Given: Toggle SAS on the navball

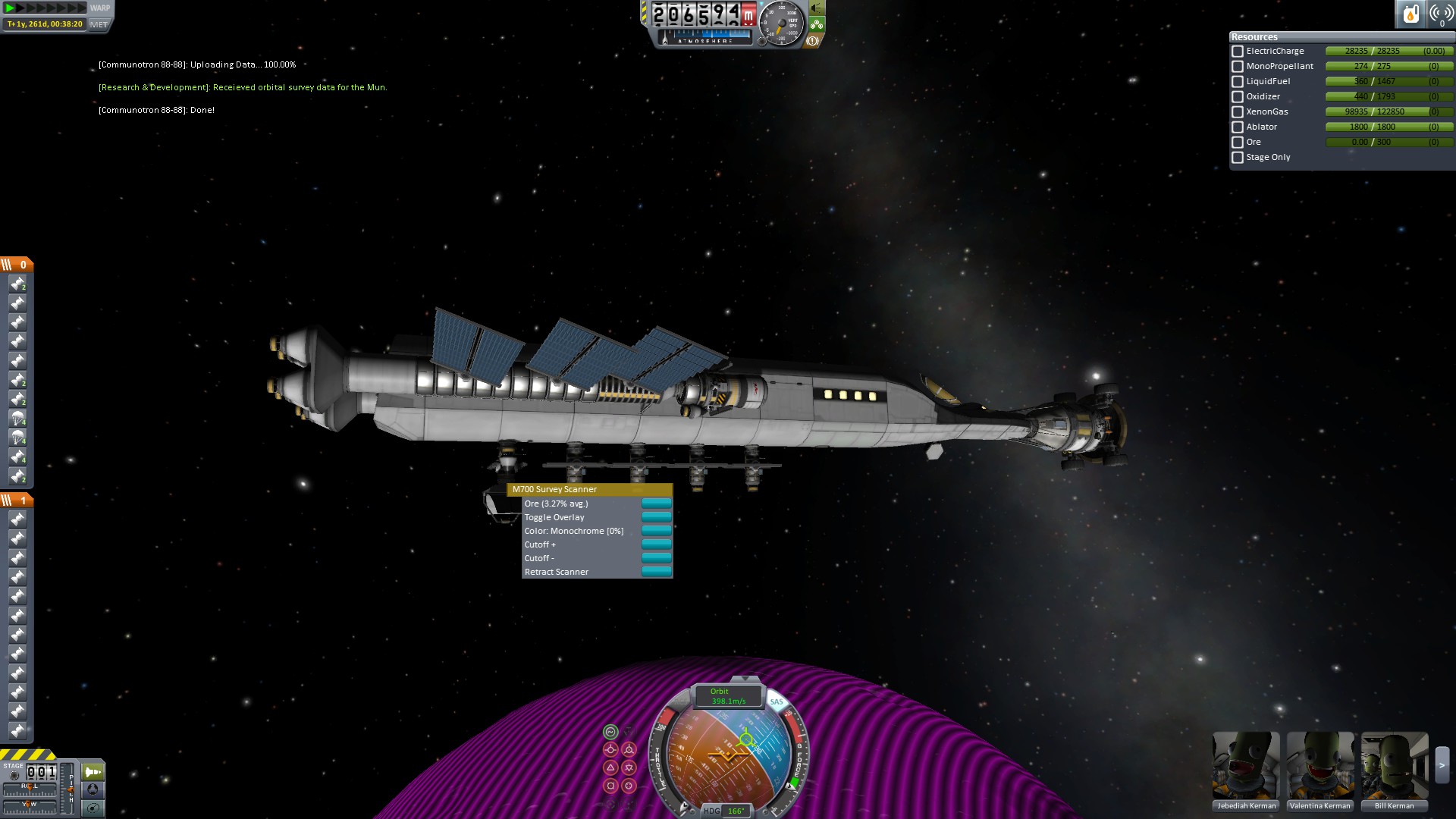Looking at the screenshot, I should click(x=777, y=702).
